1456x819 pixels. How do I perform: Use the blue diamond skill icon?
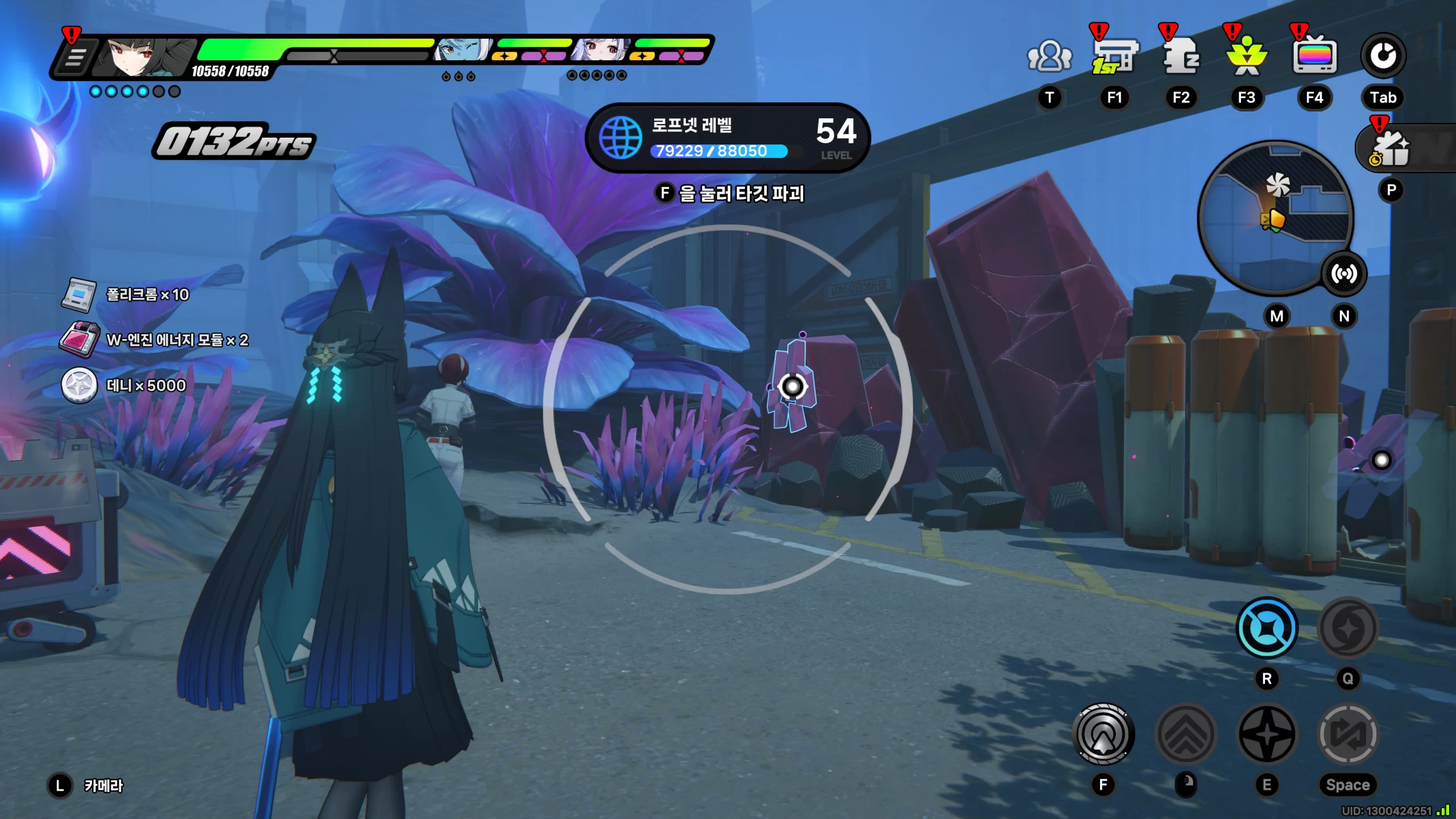tap(1267, 628)
